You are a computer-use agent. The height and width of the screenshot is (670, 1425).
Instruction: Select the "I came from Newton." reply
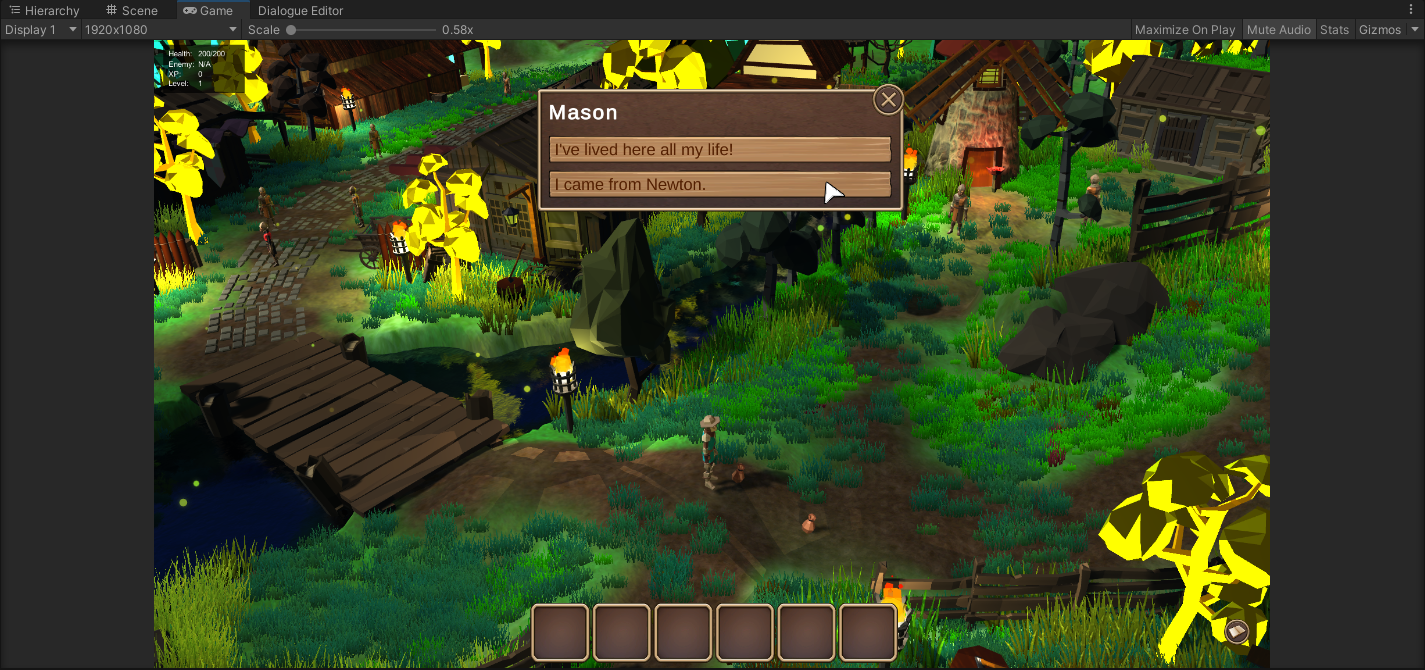(x=719, y=185)
